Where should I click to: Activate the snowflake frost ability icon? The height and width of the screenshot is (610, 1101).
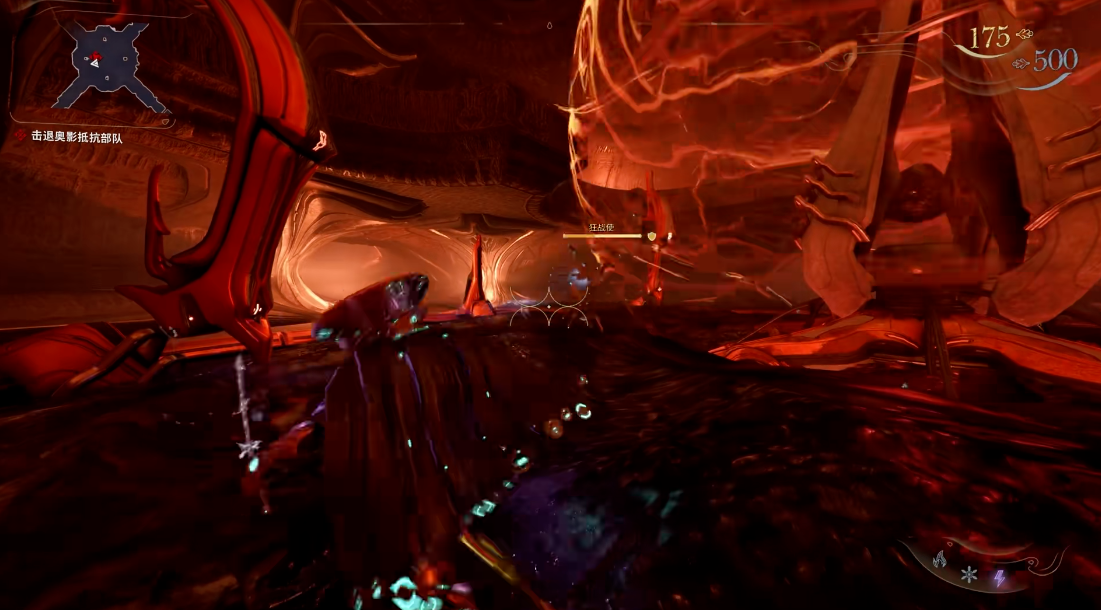click(x=968, y=575)
